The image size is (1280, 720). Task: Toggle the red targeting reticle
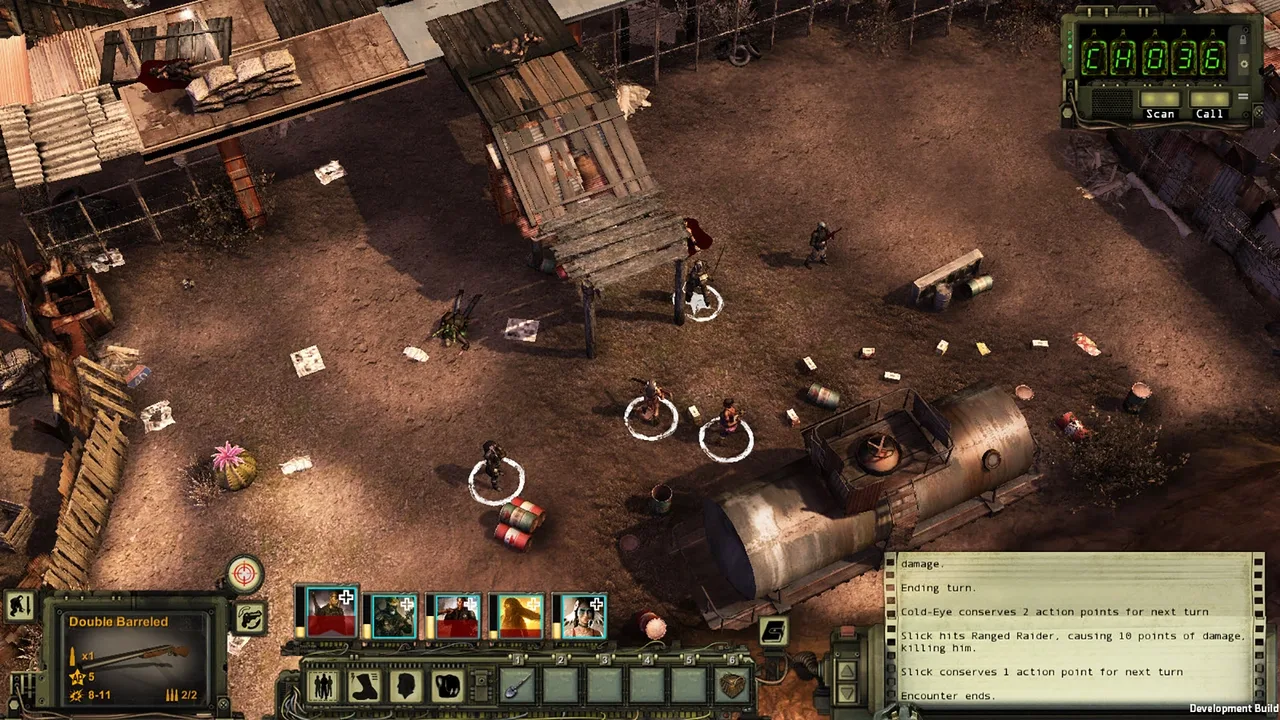pos(245,574)
